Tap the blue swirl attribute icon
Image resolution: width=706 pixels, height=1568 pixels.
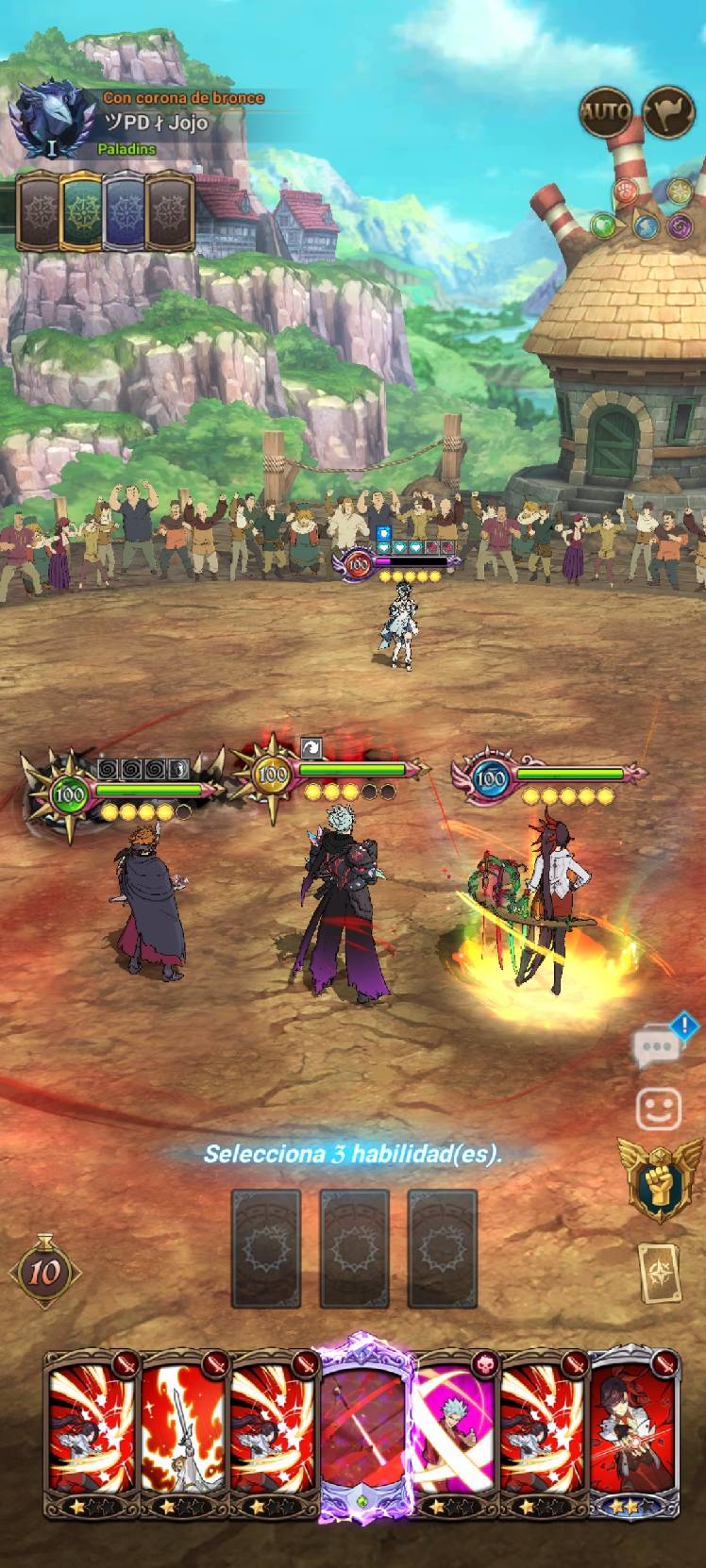coord(646,227)
